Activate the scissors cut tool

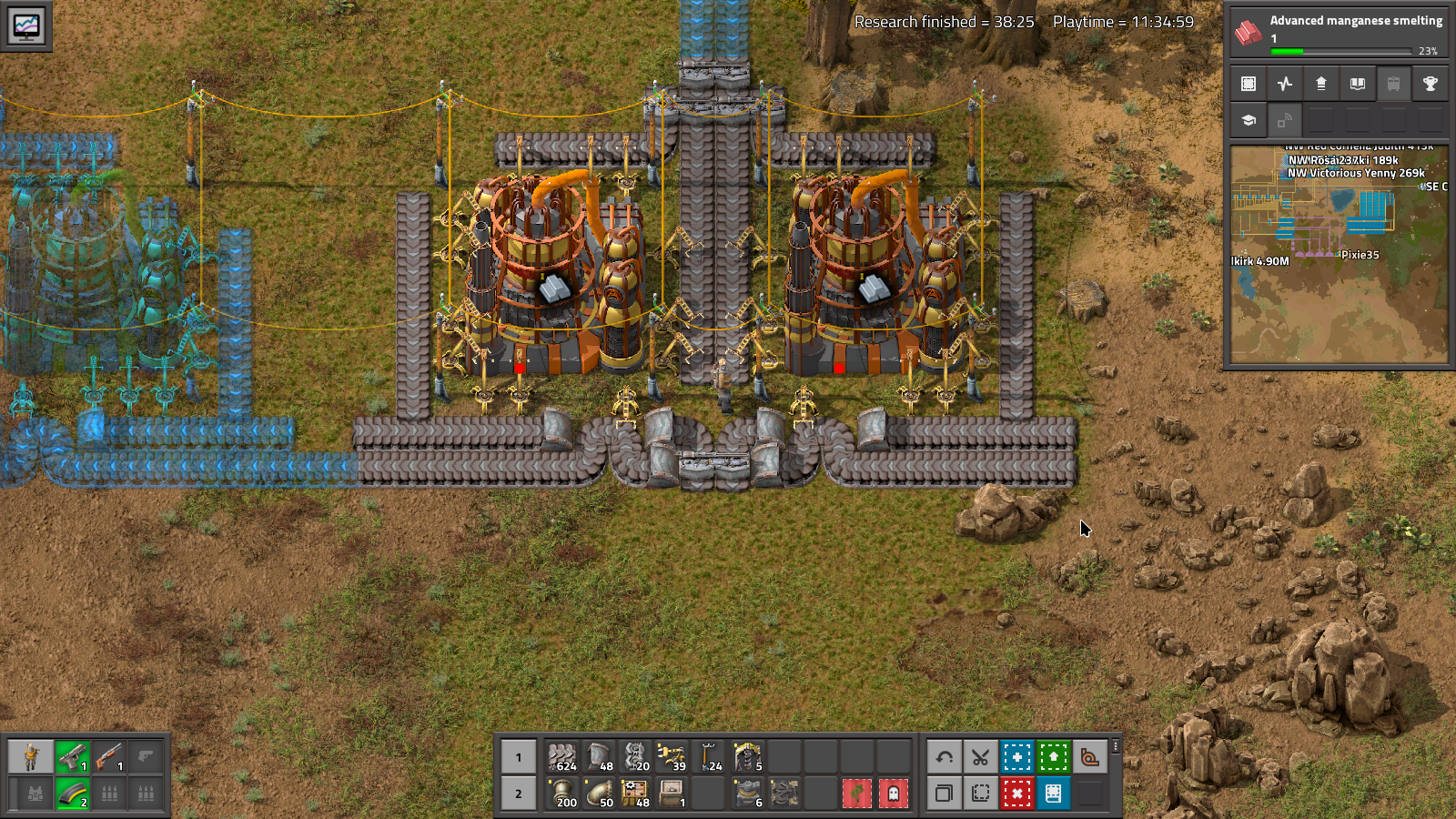coord(980,756)
